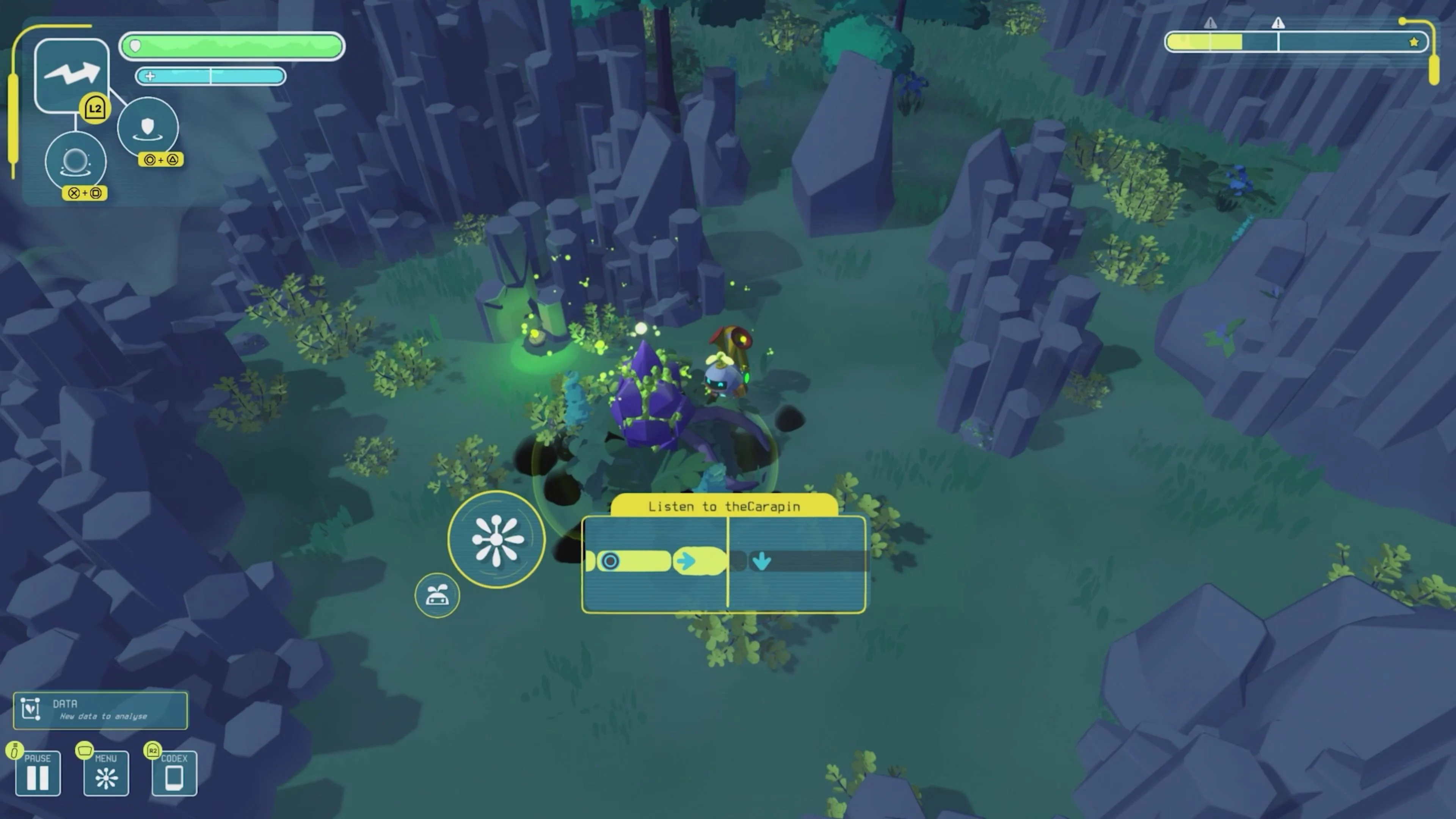This screenshot has width=1456, height=819.
Task: Toggle the target circle slot in the dialog
Action: [x=610, y=561]
